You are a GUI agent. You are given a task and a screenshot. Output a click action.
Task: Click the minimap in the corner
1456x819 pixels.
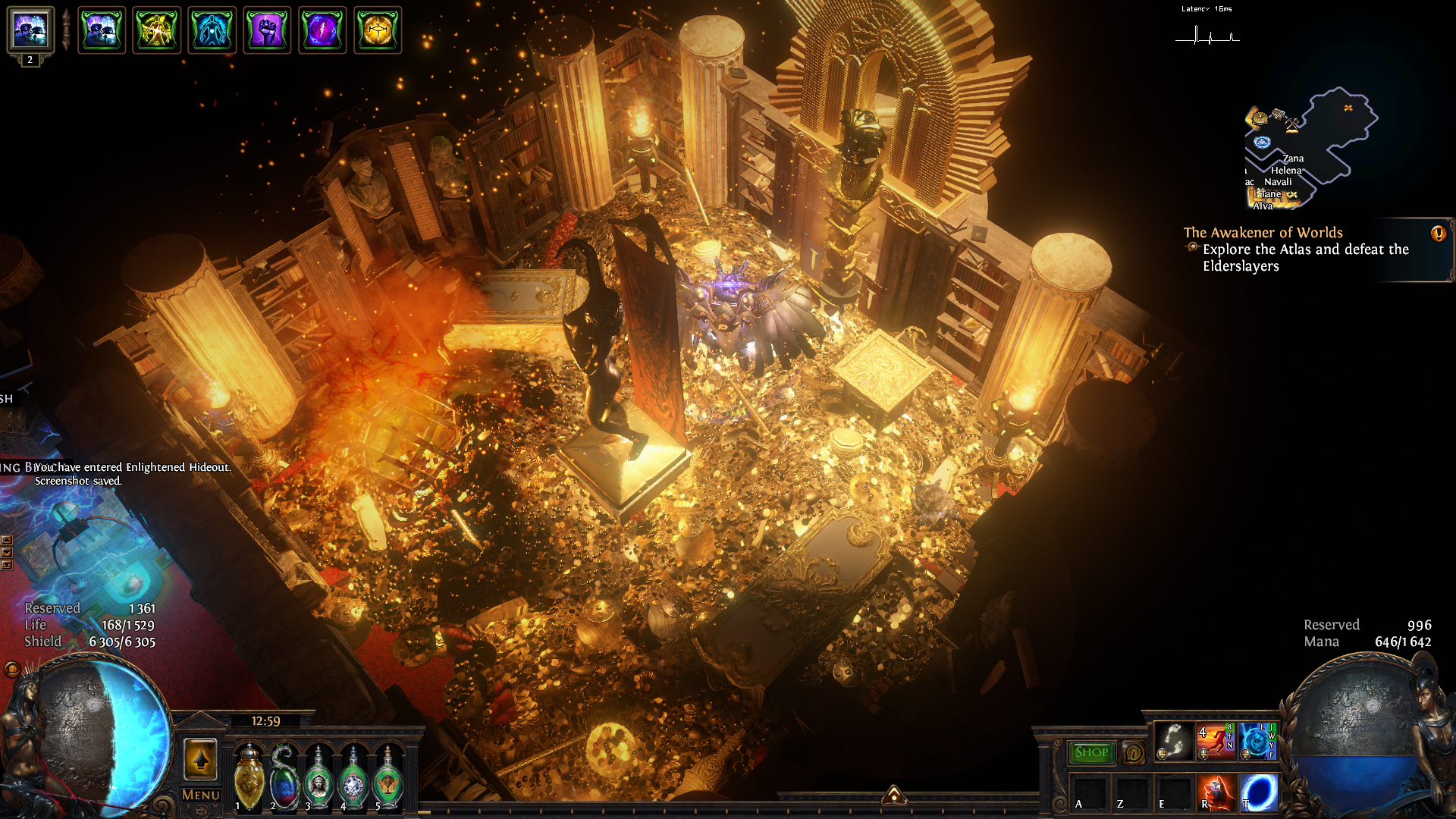[x=1310, y=148]
